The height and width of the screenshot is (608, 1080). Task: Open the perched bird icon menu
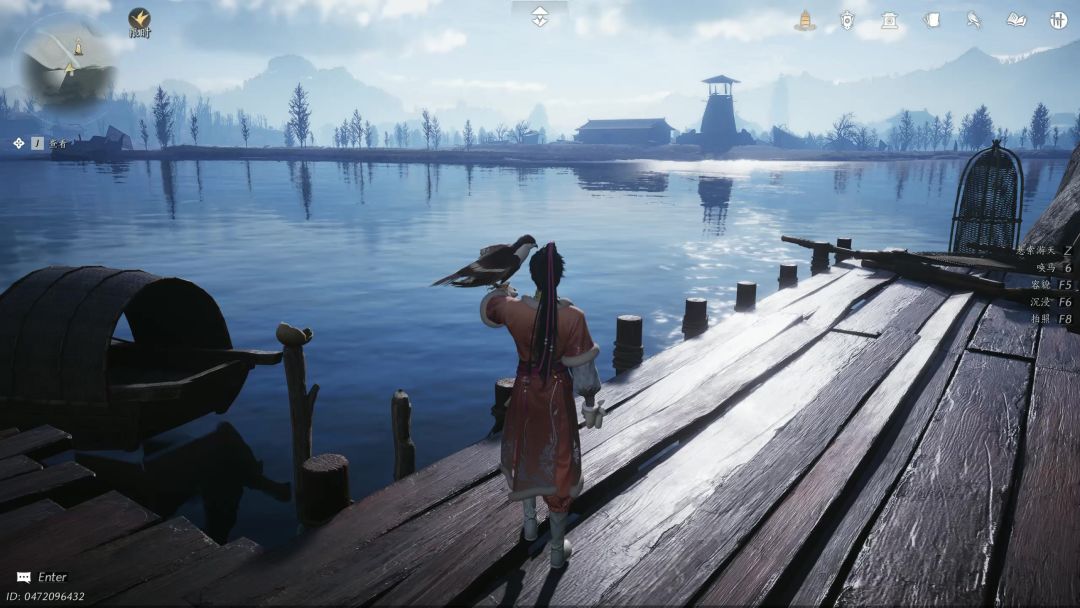point(973,20)
